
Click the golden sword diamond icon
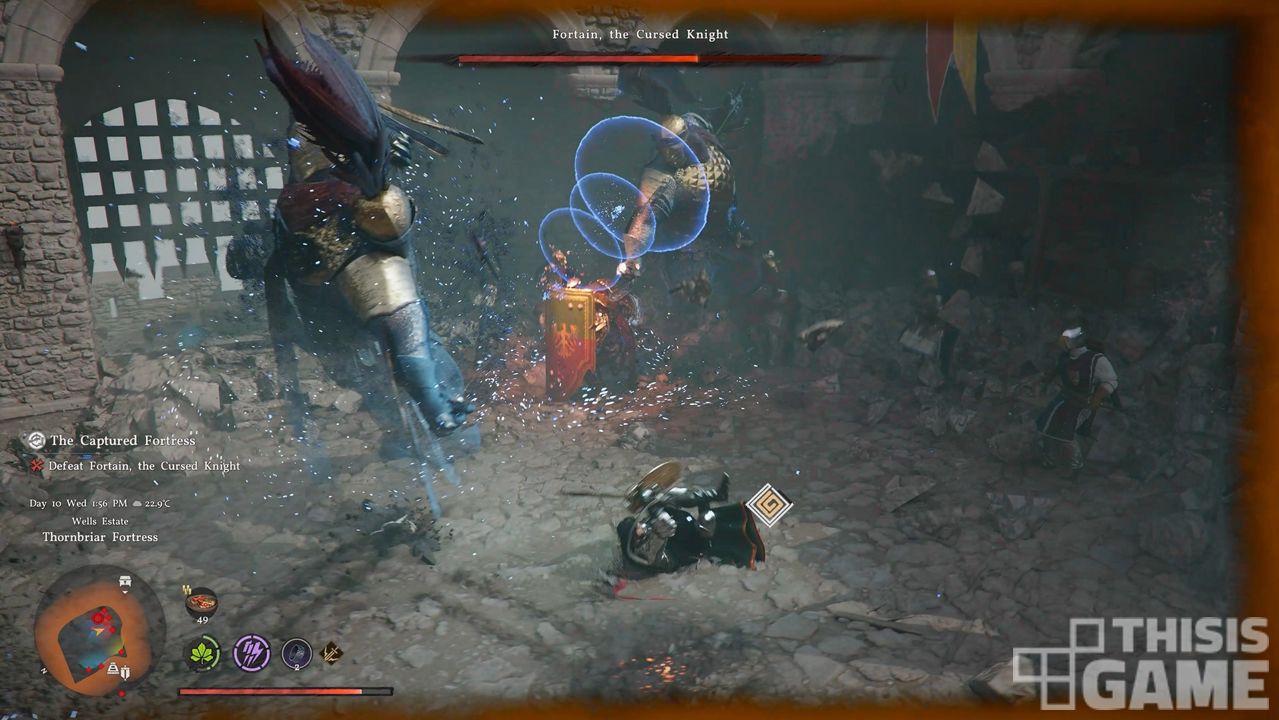pos(331,654)
